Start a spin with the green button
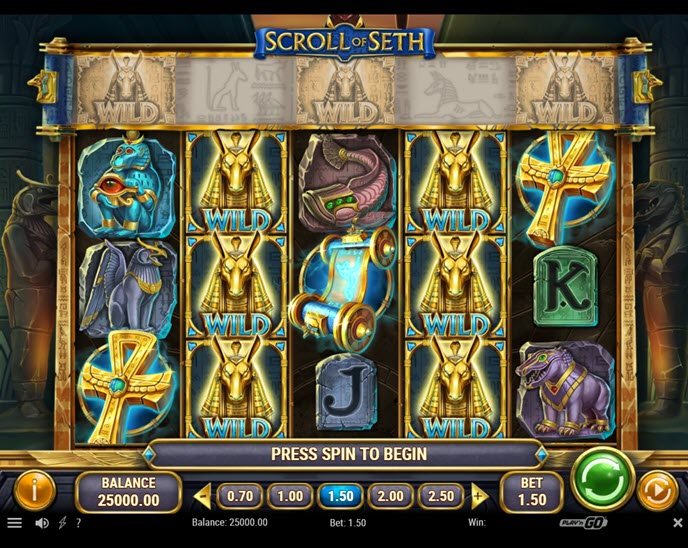This screenshot has width=688, height=548. tap(602, 479)
